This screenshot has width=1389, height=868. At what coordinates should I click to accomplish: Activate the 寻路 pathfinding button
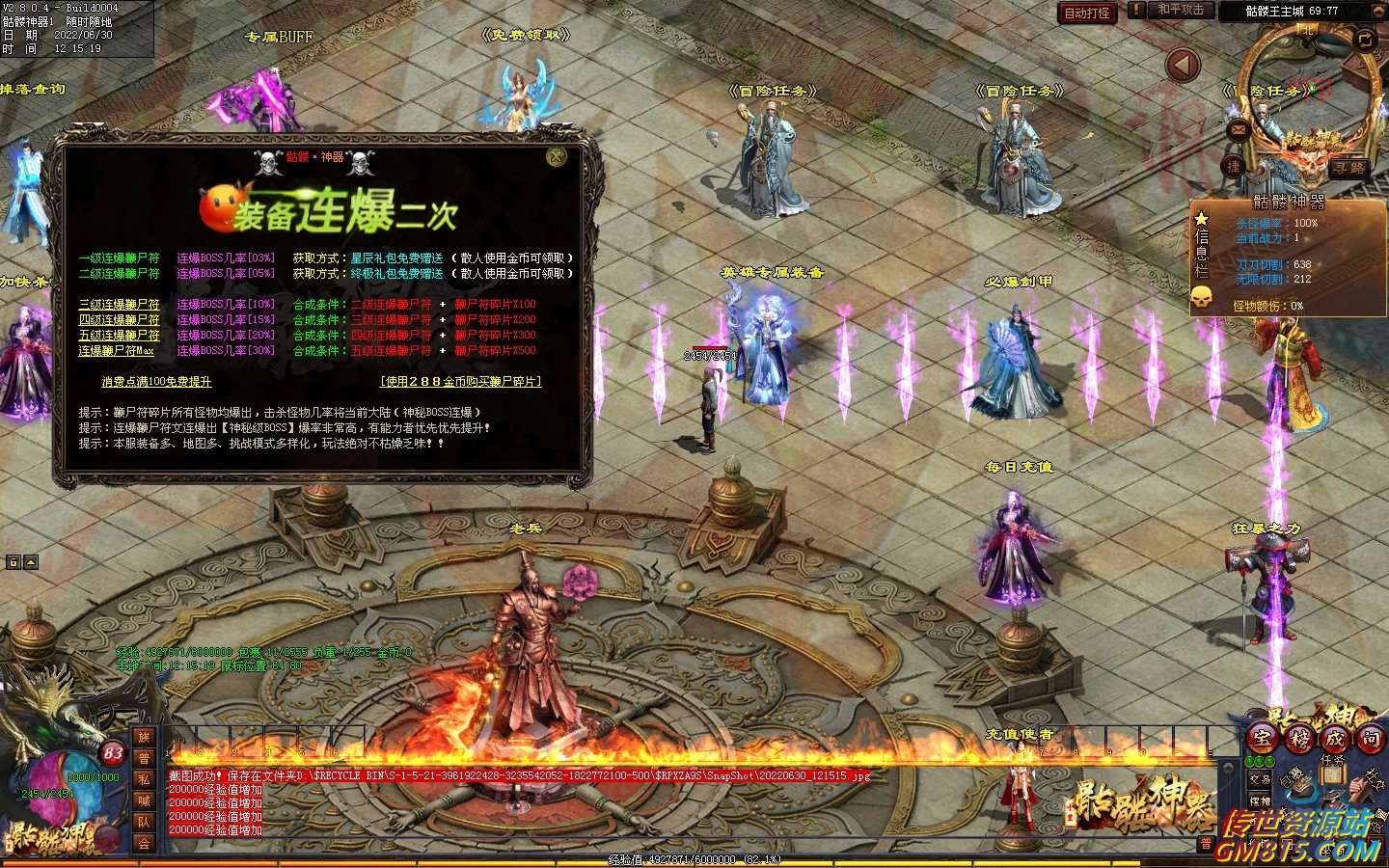click(x=1348, y=168)
